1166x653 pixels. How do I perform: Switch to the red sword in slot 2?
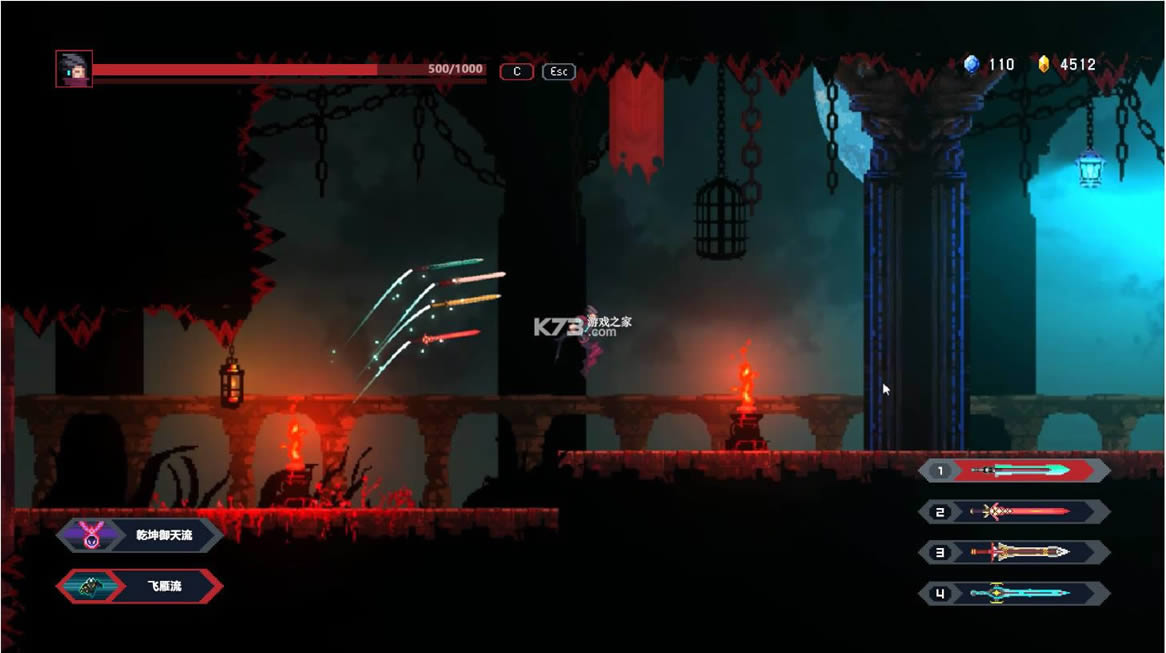click(x=1015, y=512)
